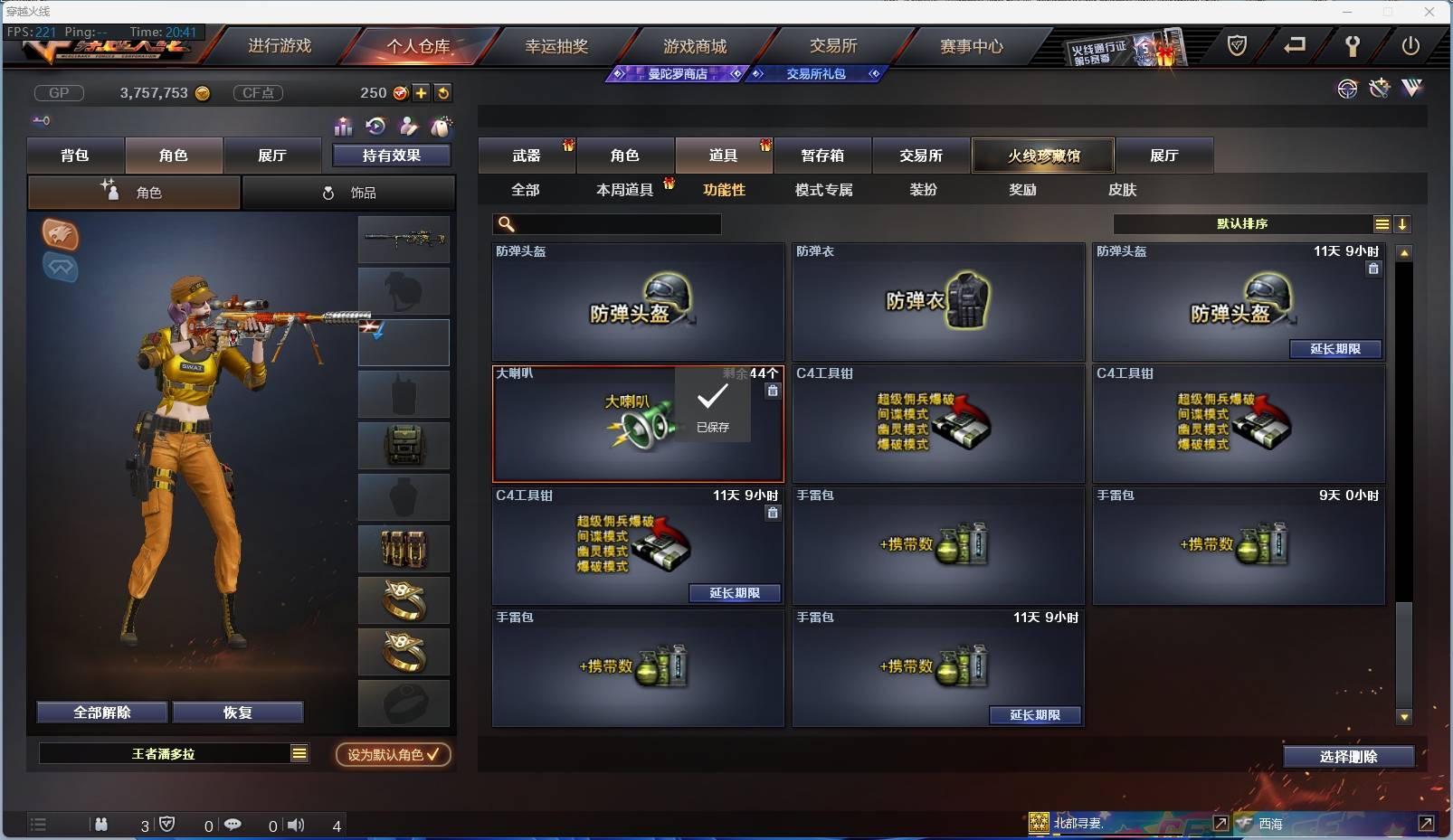Screen dimensions: 1453x840
Task: Click the plus button to add CF points
Action: click(x=422, y=92)
